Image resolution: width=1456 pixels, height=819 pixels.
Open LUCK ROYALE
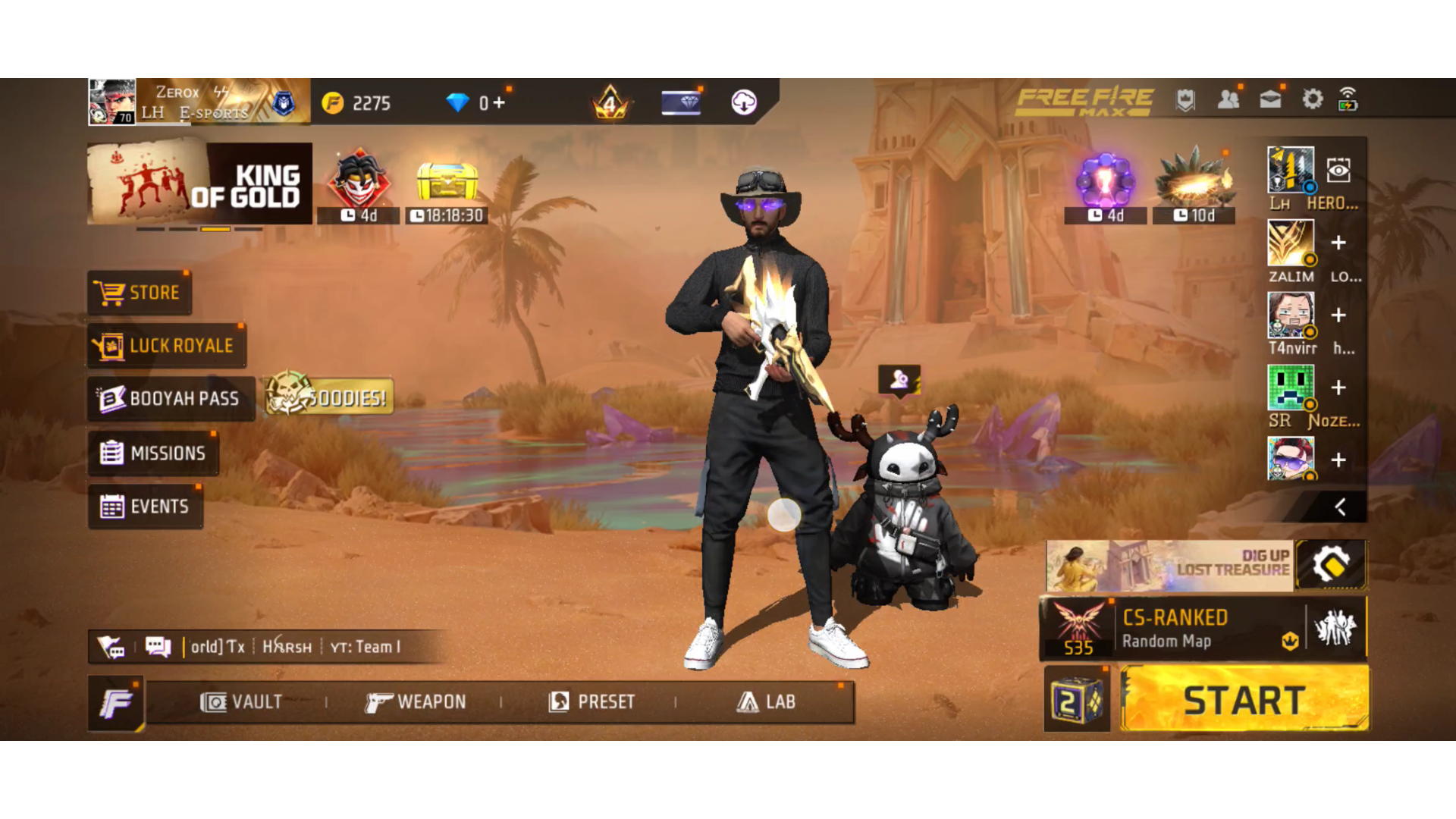[167, 346]
